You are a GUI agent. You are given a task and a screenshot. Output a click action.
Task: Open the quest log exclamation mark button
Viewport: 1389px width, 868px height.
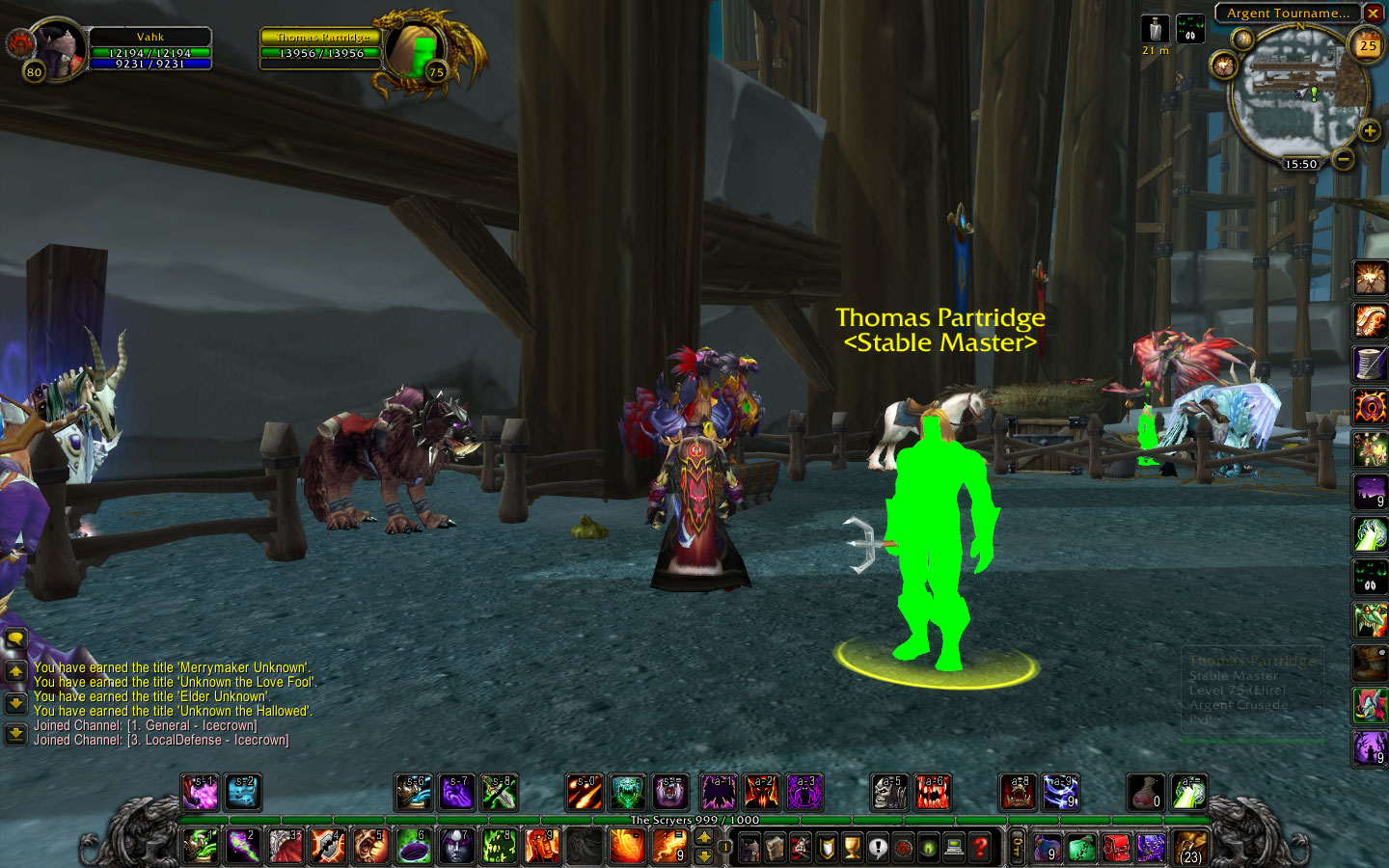pyautogui.click(x=877, y=848)
